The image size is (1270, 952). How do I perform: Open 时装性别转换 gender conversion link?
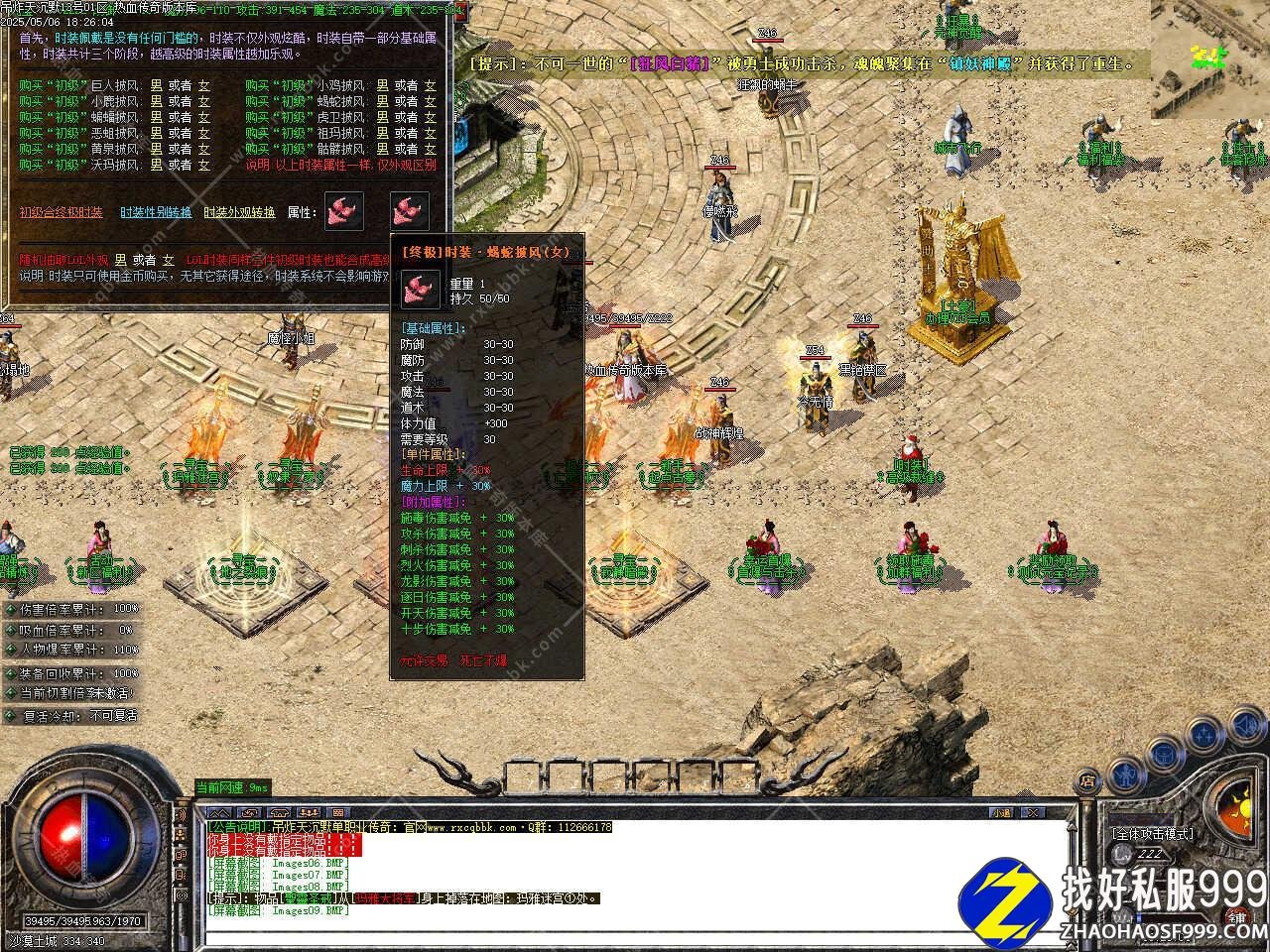point(156,212)
